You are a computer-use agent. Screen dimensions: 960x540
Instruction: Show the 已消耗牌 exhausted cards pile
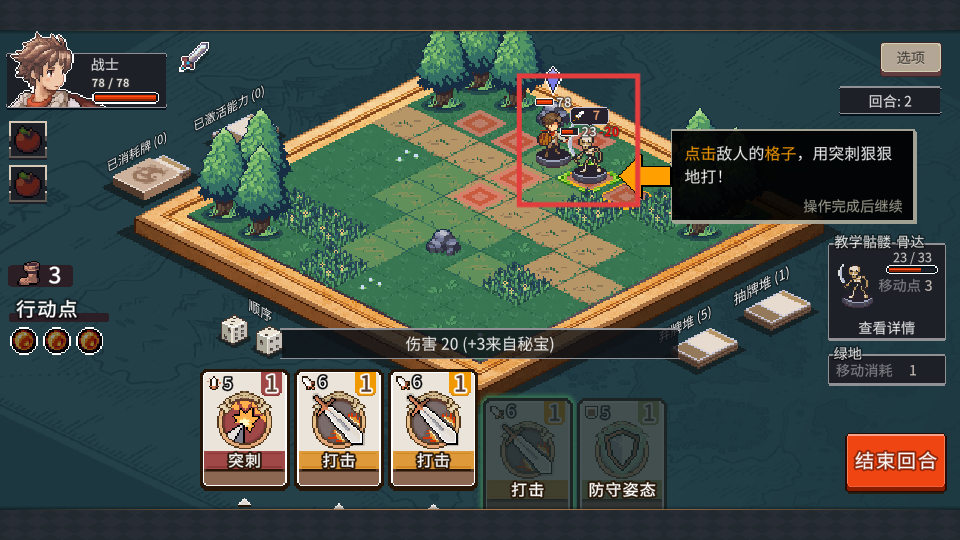(x=151, y=177)
